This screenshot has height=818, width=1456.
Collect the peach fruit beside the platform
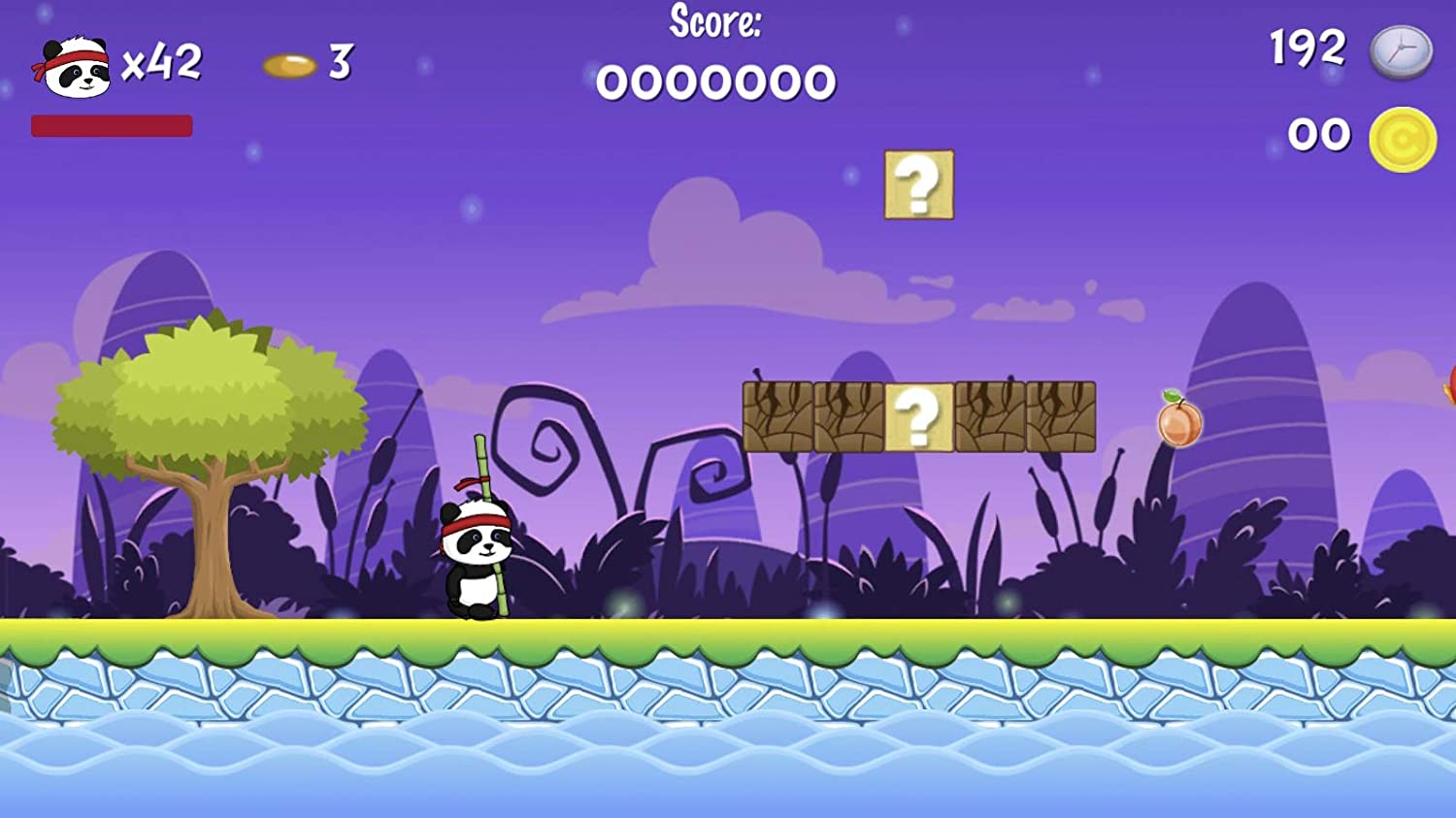[x=1179, y=425]
